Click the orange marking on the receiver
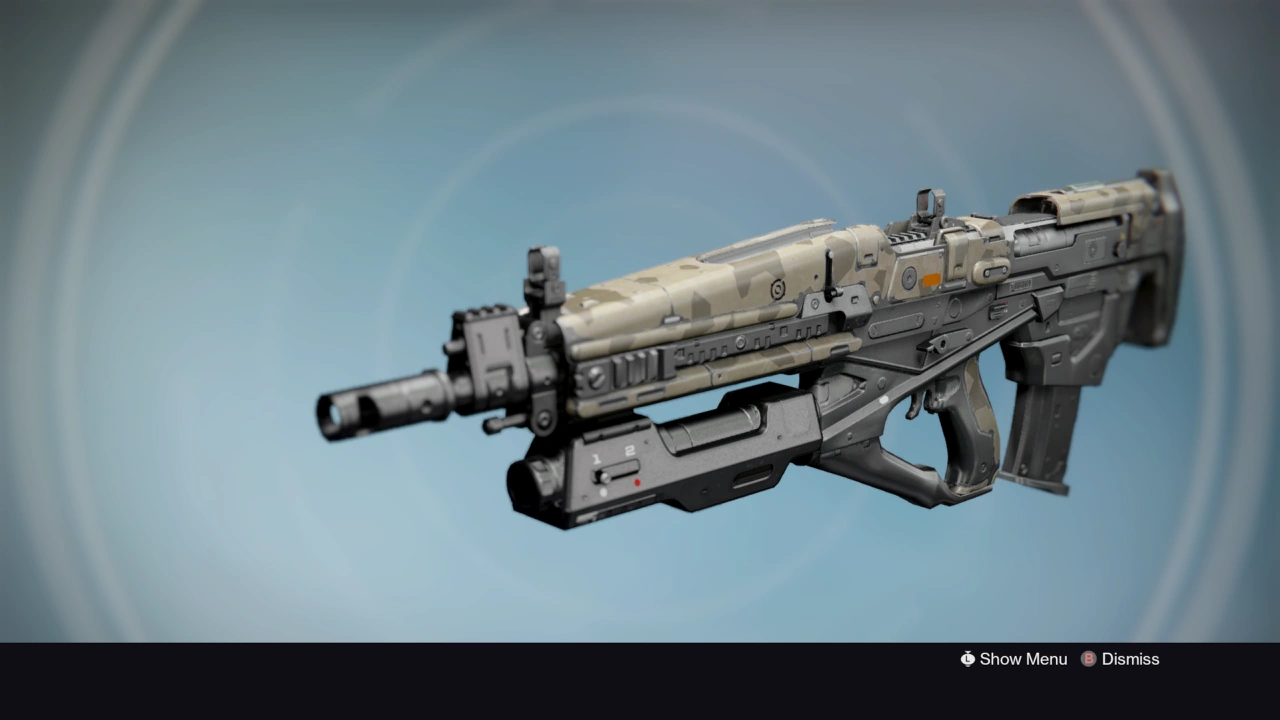This screenshot has width=1280, height=720. pyautogui.click(x=929, y=280)
